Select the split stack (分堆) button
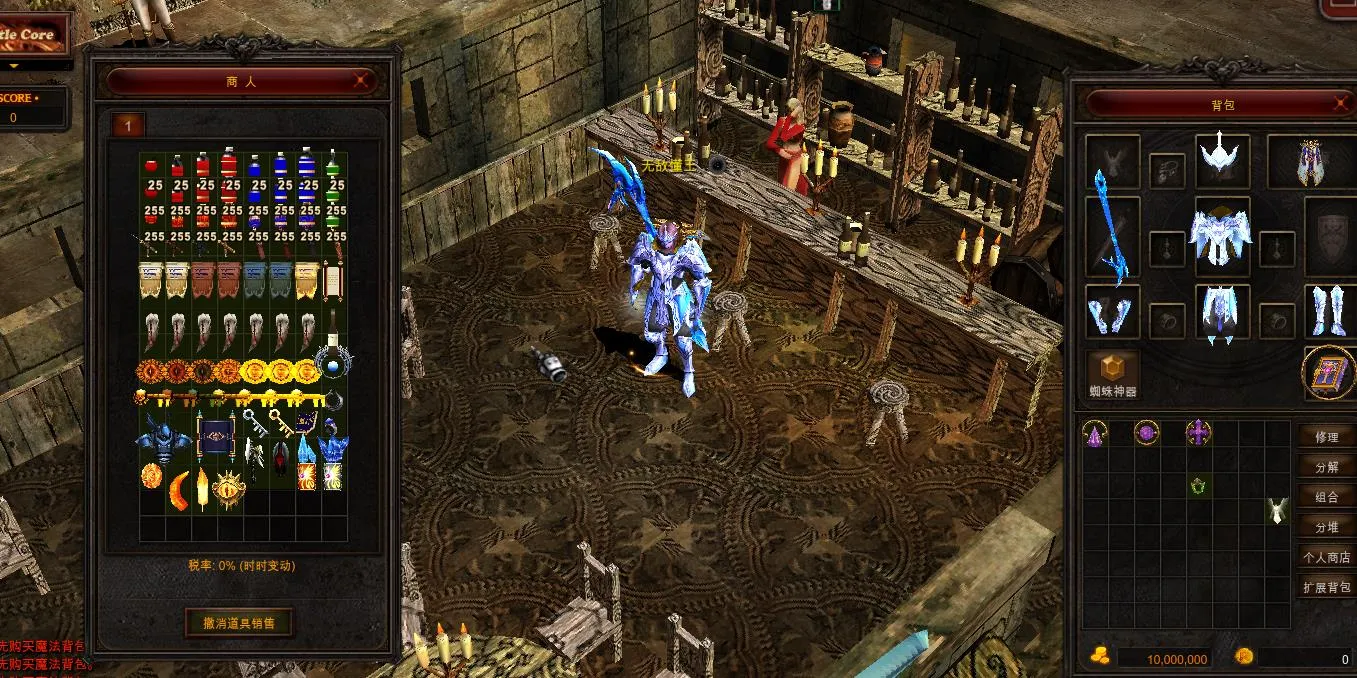Viewport: 1357px width, 678px height. coord(1326,527)
